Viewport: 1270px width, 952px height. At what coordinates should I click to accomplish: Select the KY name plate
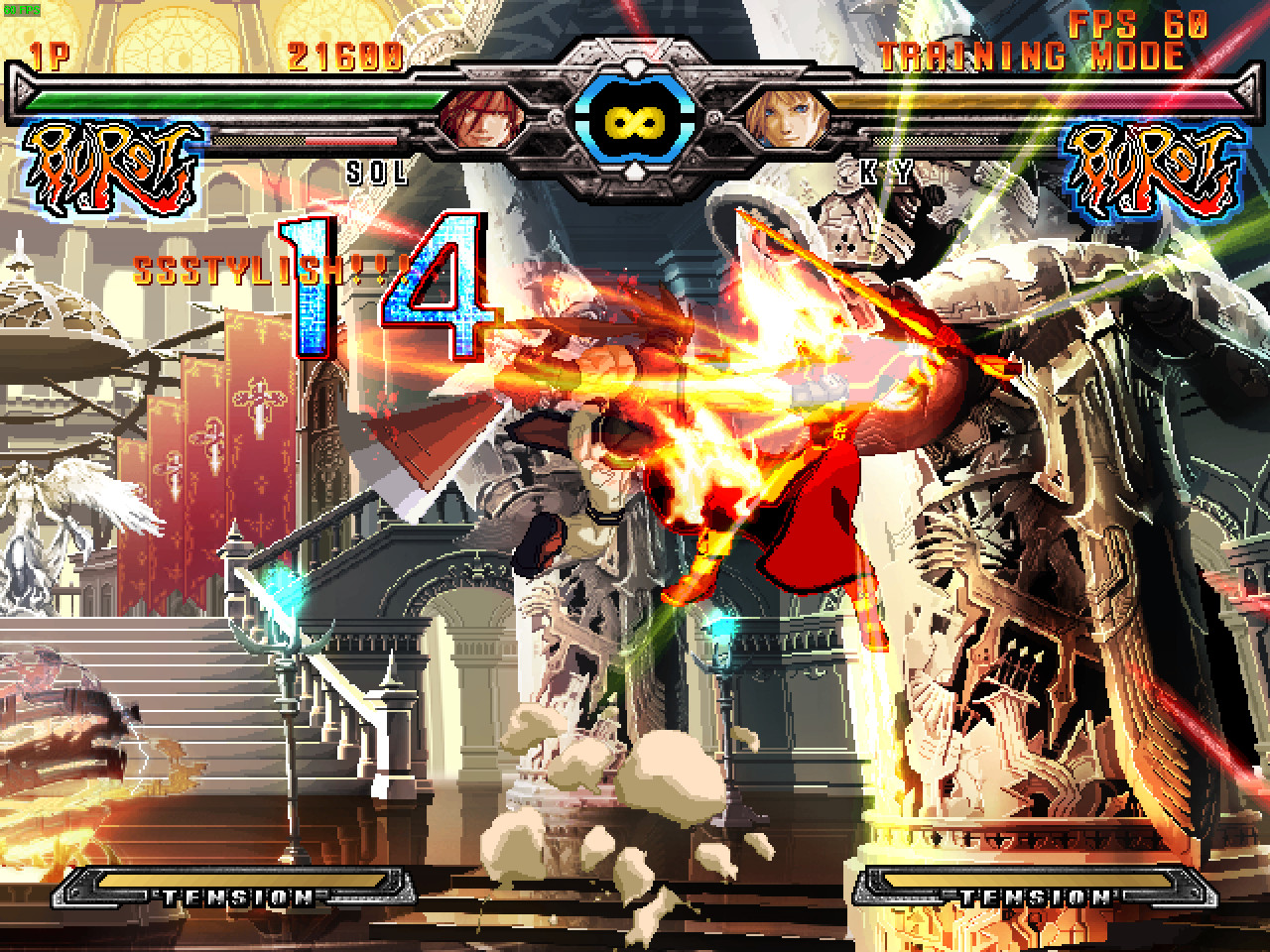point(888,171)
